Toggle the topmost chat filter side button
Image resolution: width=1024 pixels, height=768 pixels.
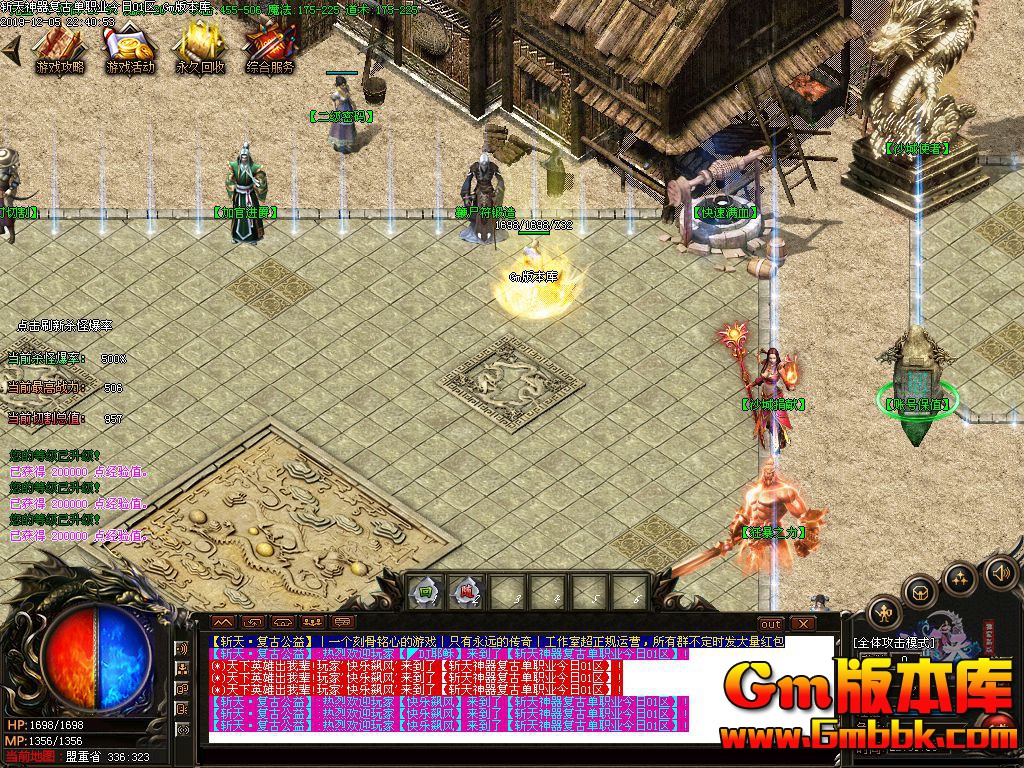tap(182, 650)
